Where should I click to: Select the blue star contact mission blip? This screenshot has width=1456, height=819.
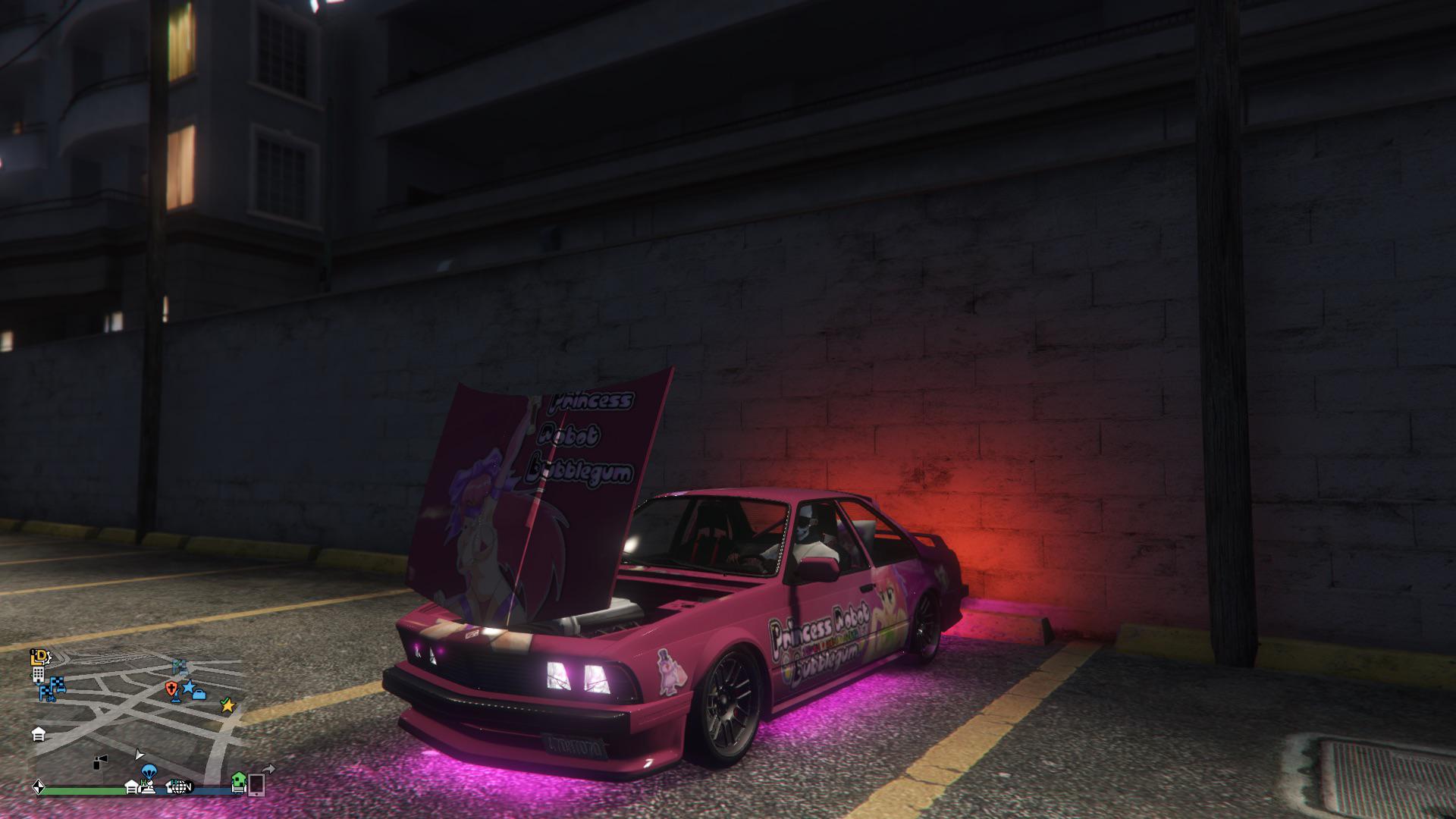click(190, 688)
